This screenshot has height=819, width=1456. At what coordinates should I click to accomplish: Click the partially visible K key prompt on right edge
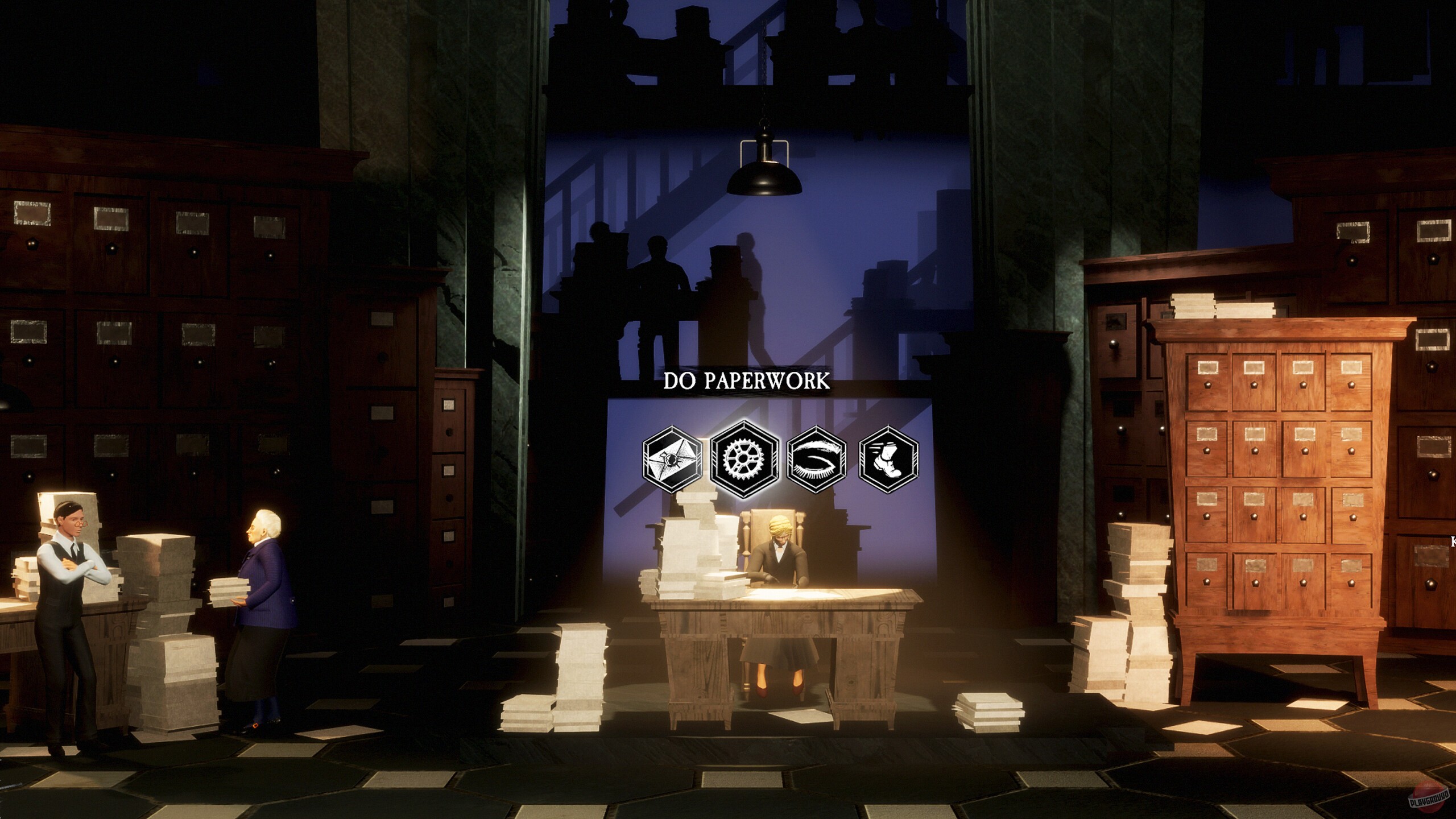pyautogui.click(x=1454, y=542)
